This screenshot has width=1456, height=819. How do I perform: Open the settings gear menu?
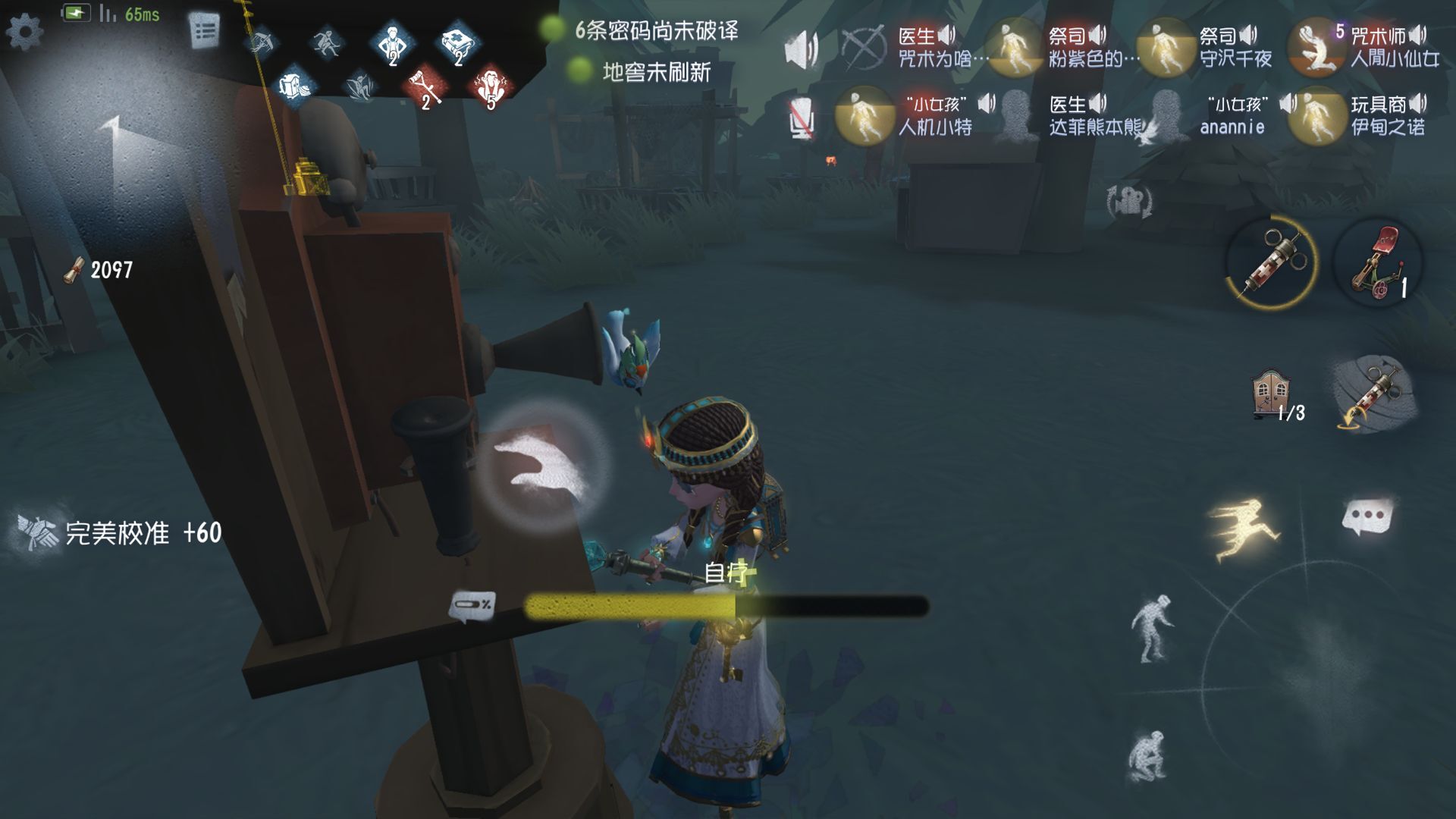tap(24, 31)
